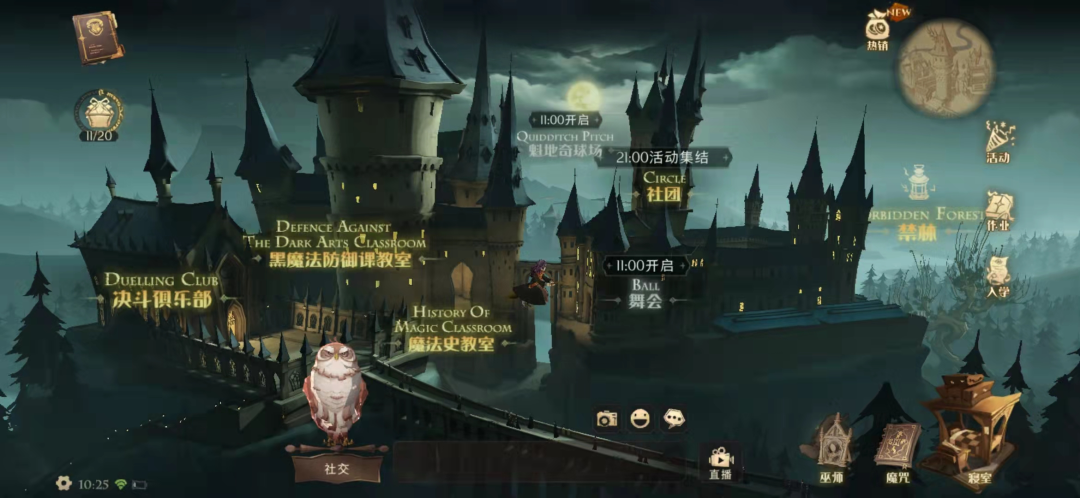Open the smiley emoji icon
Viewport: 1080px width, 498px height.
[x=640, y=419]
